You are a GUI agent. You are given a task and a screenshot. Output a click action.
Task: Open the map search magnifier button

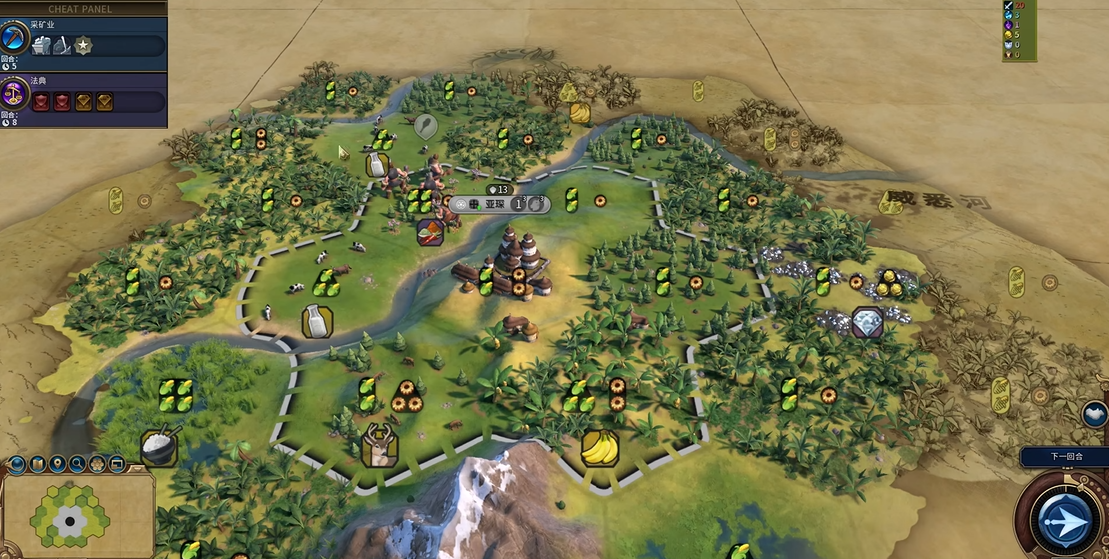[x=77, y=464]
